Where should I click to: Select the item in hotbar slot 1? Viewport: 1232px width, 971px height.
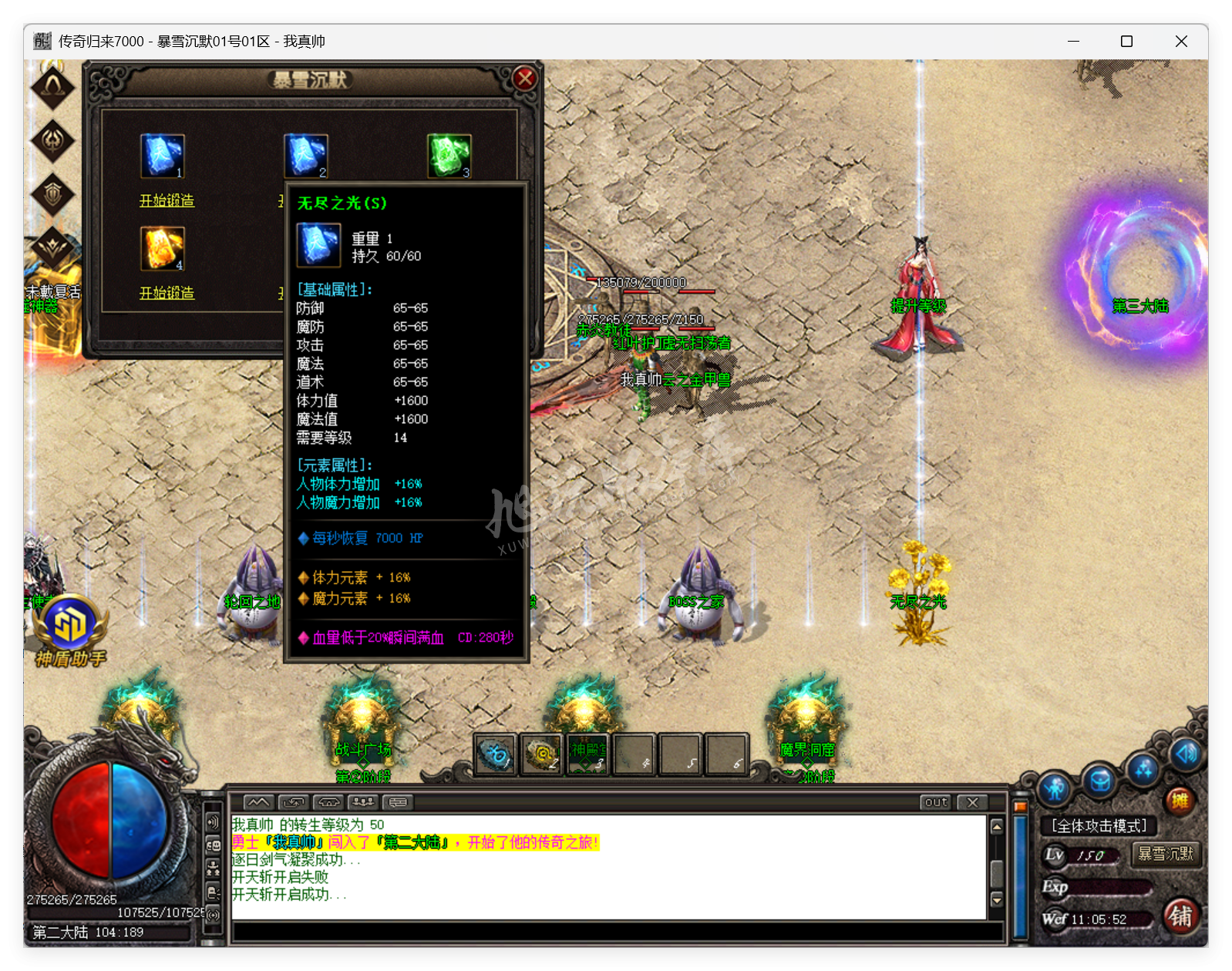(497, 754)
